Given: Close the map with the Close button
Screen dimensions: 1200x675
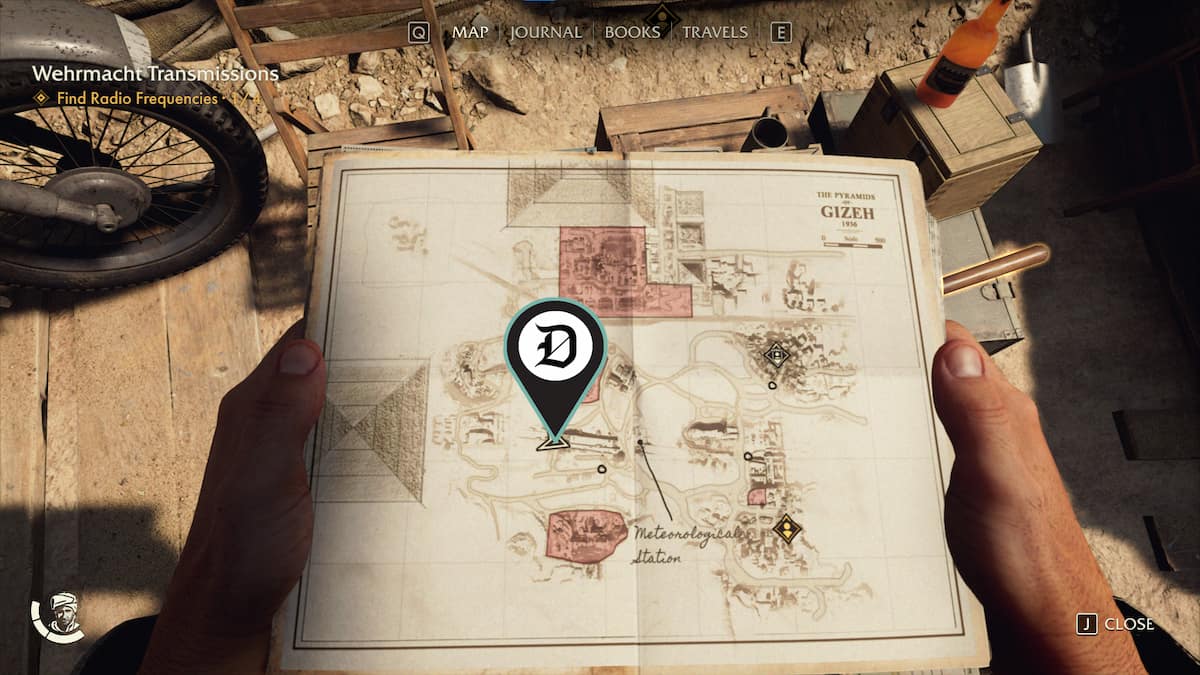Looking at the screenshot, I should click(x=1117, y=624).
